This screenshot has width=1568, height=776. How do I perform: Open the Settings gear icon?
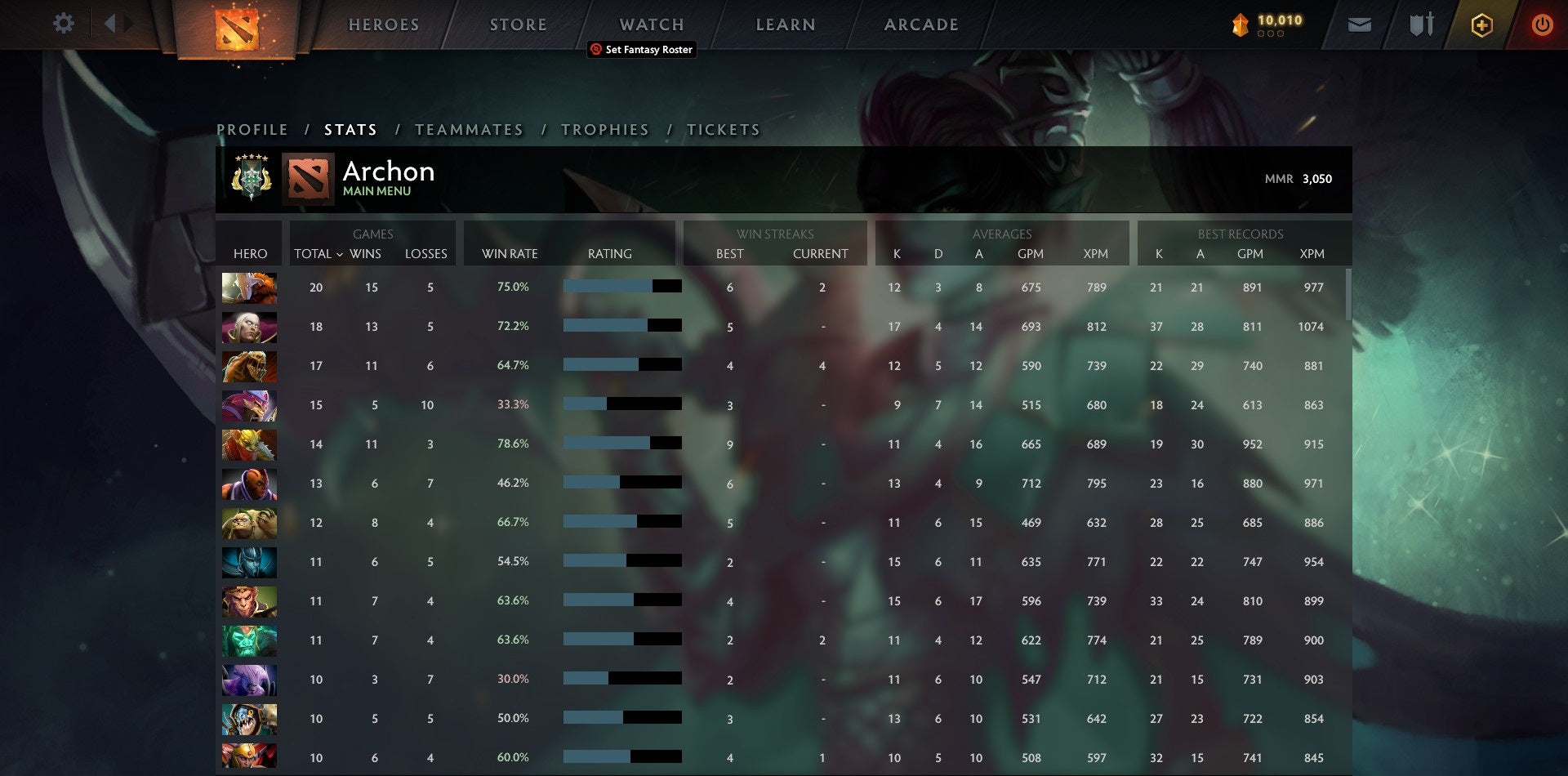pos(64,24)
